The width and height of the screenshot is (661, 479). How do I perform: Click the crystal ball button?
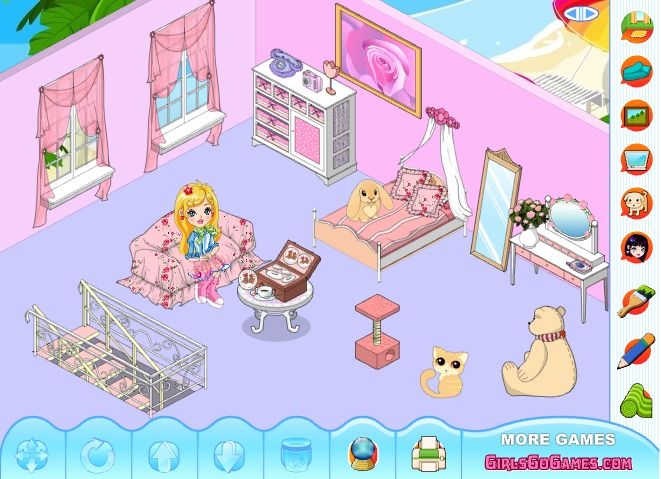(359, 456)
